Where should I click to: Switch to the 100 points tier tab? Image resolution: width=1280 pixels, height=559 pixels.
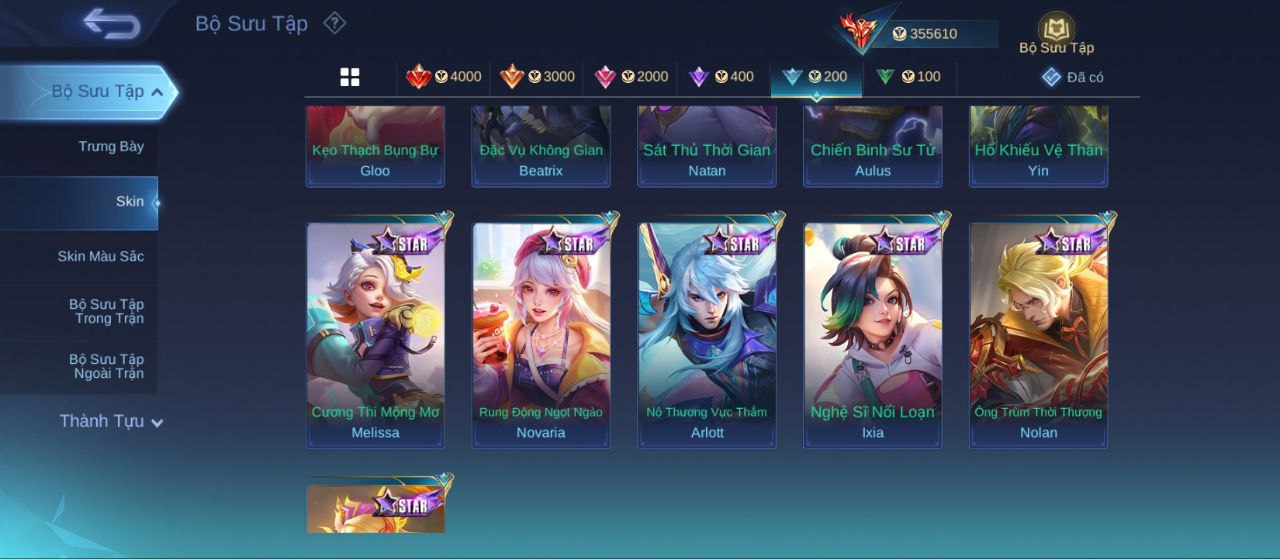pyautogui.click(x=908, y=77)
